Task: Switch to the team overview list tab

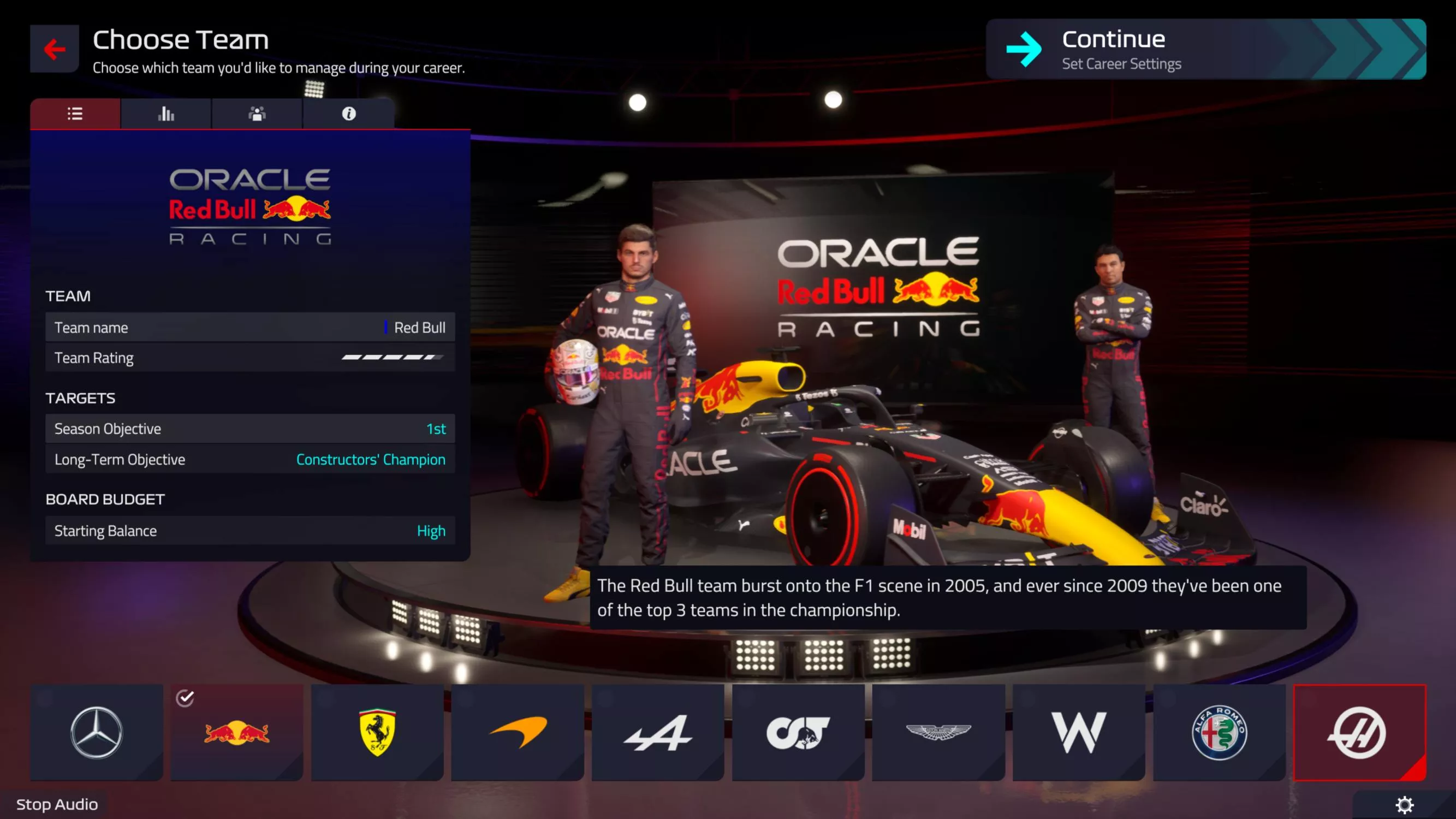Action: 75,114
